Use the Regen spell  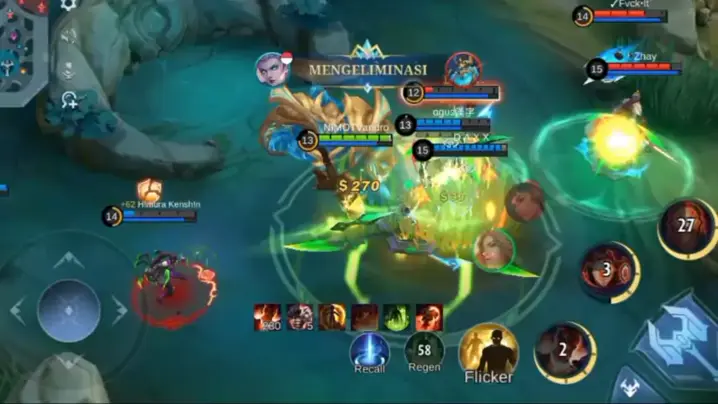coord(424,350)
